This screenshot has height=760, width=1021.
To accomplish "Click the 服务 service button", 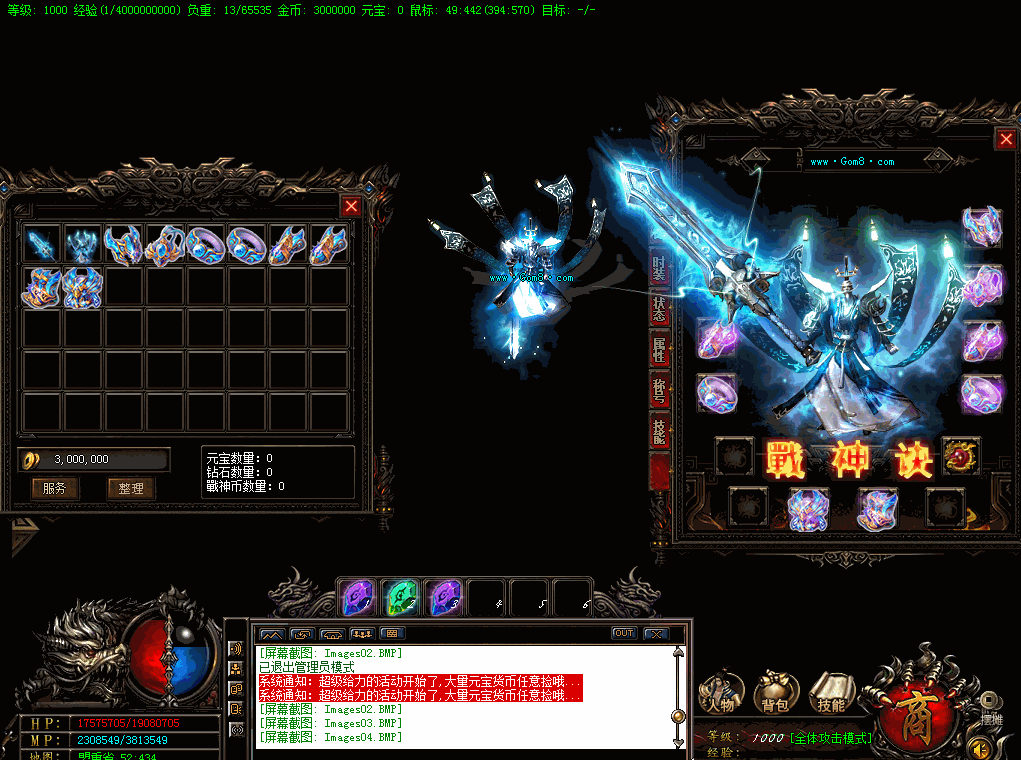I will pyautogui.click(x=54, y=489).
